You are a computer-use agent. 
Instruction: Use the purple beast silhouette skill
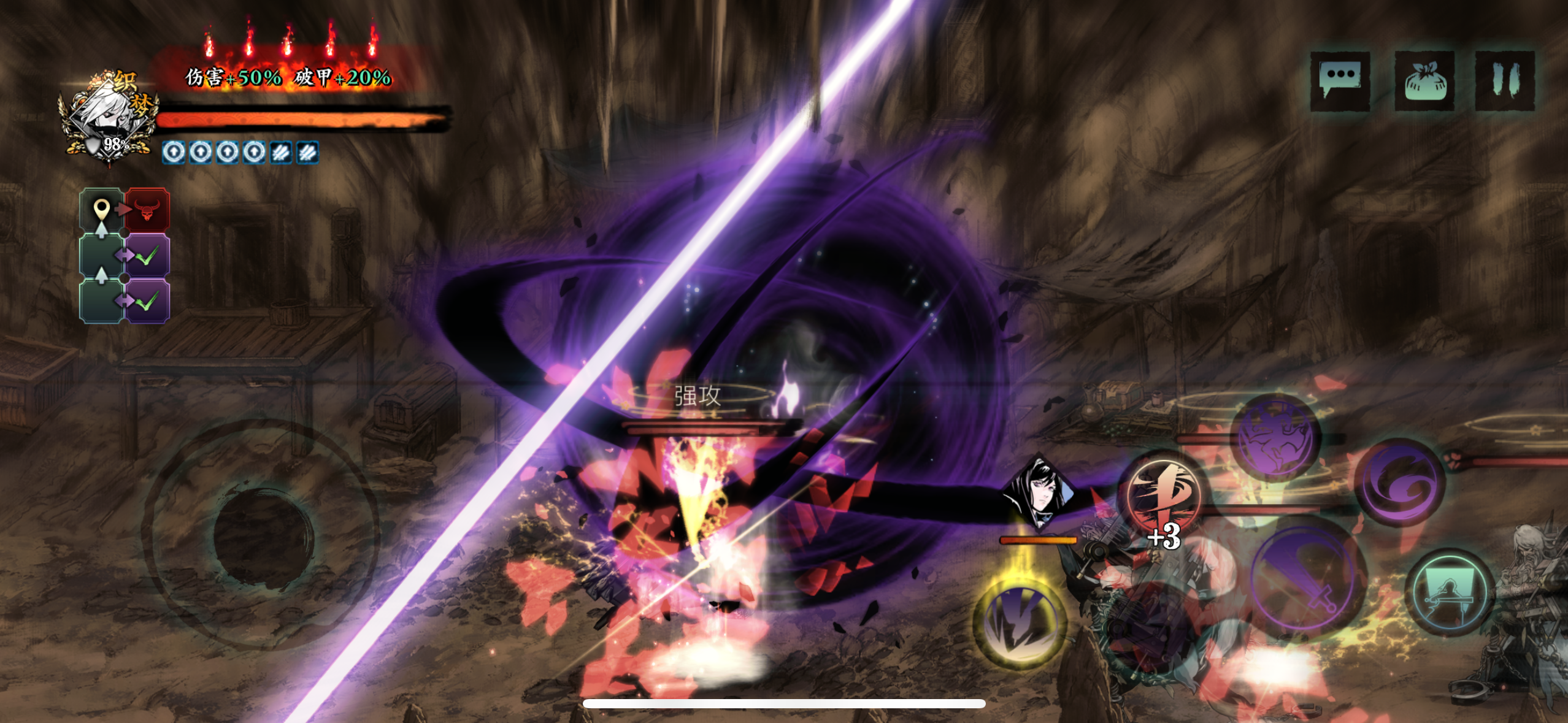point(1277,438)
